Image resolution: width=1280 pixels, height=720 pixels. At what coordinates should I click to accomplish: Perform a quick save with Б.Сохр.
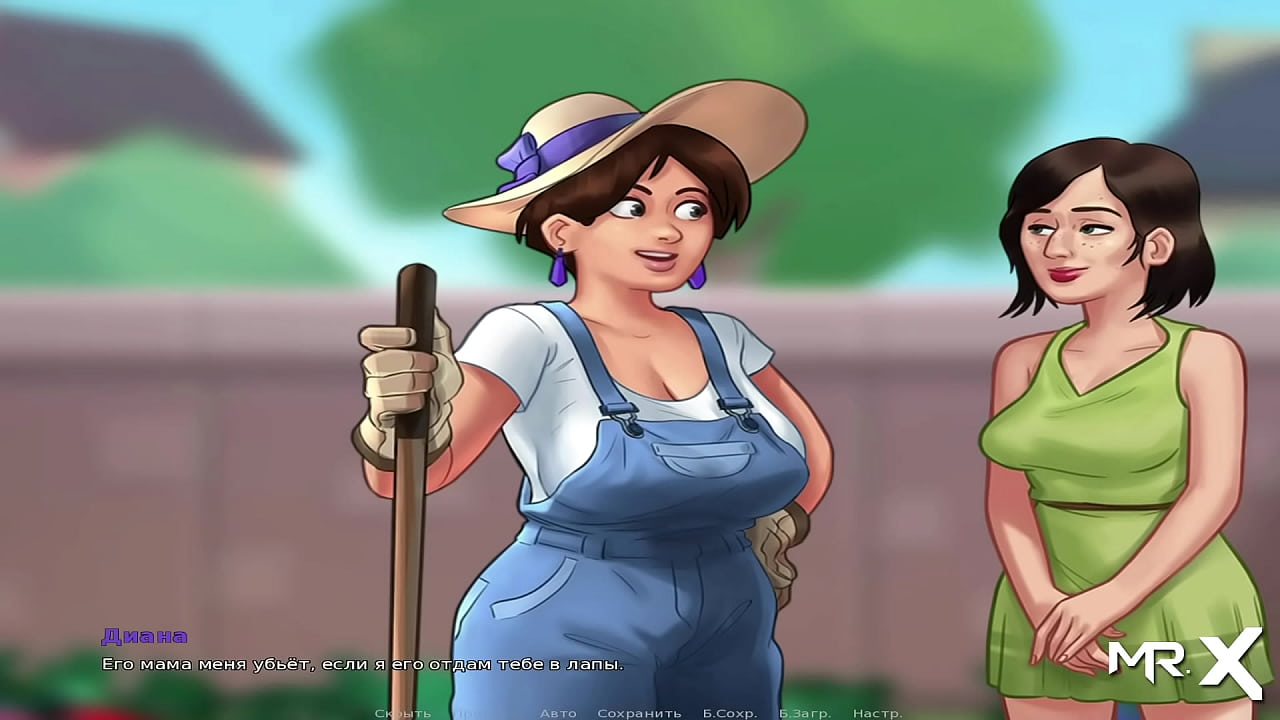[x=730, y=713]
